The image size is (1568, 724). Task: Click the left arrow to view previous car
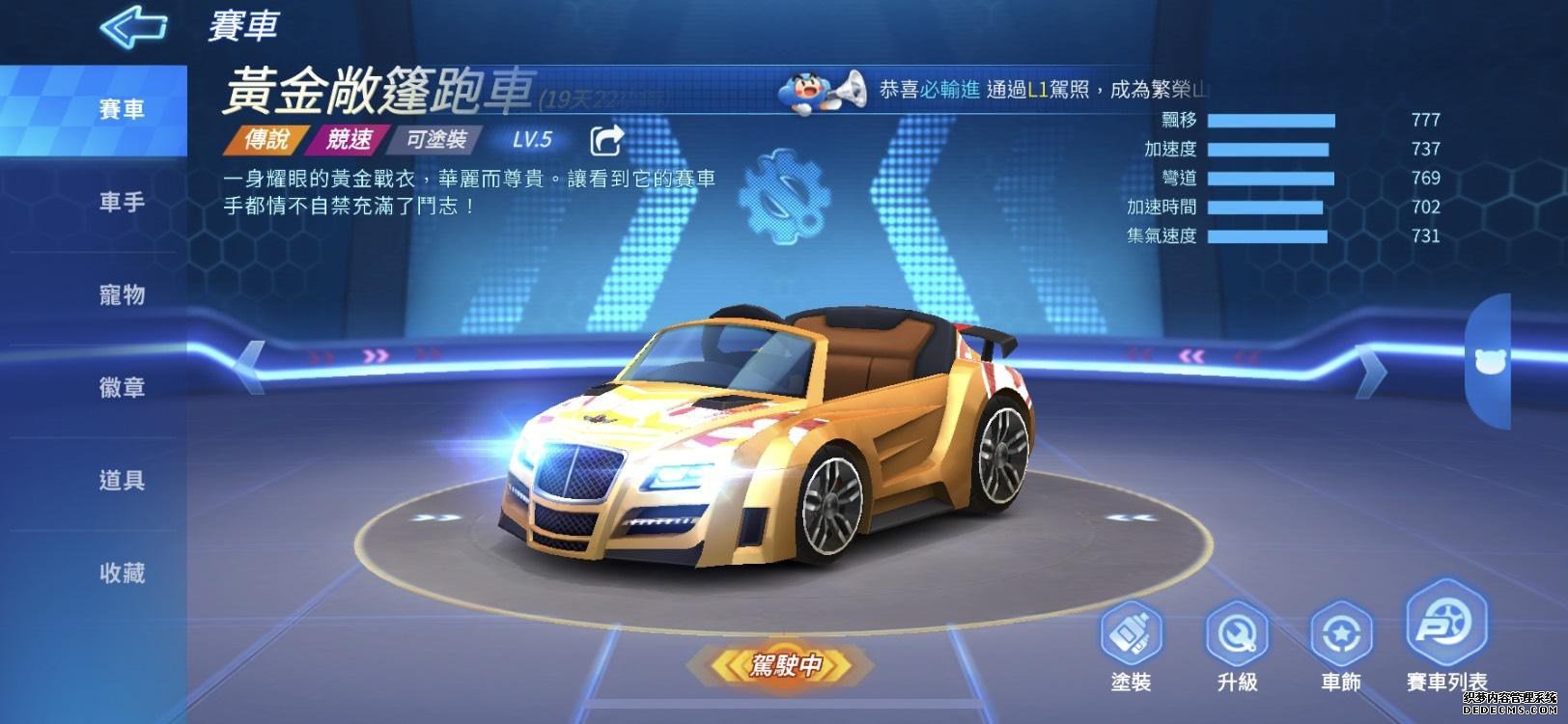pos(252,368)
